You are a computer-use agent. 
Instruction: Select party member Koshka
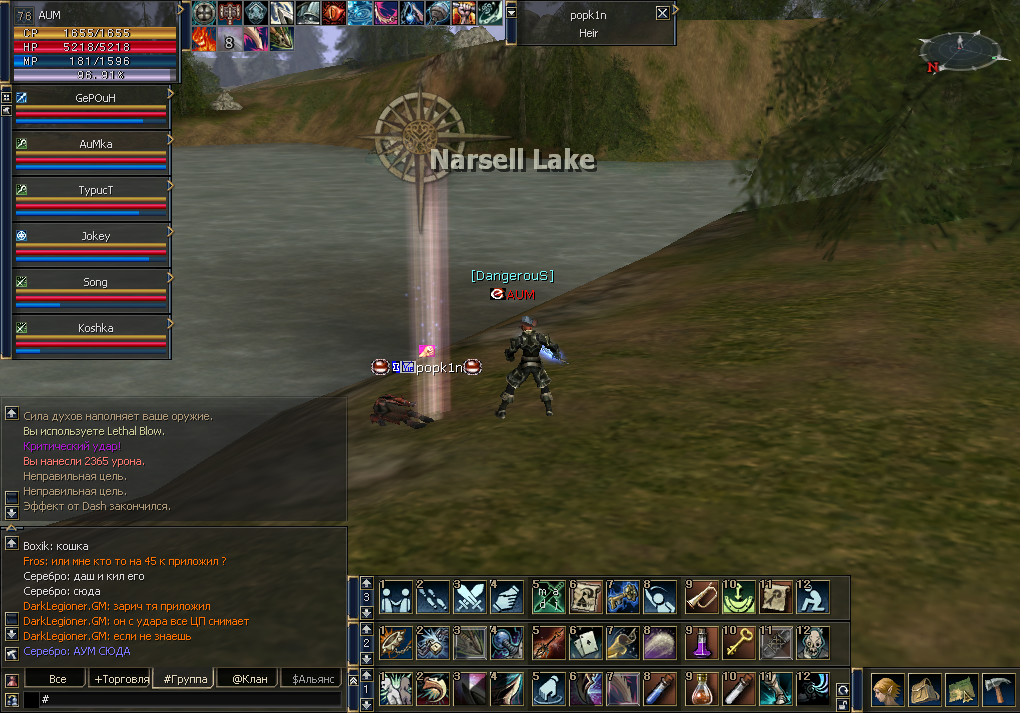click(95, 328)
